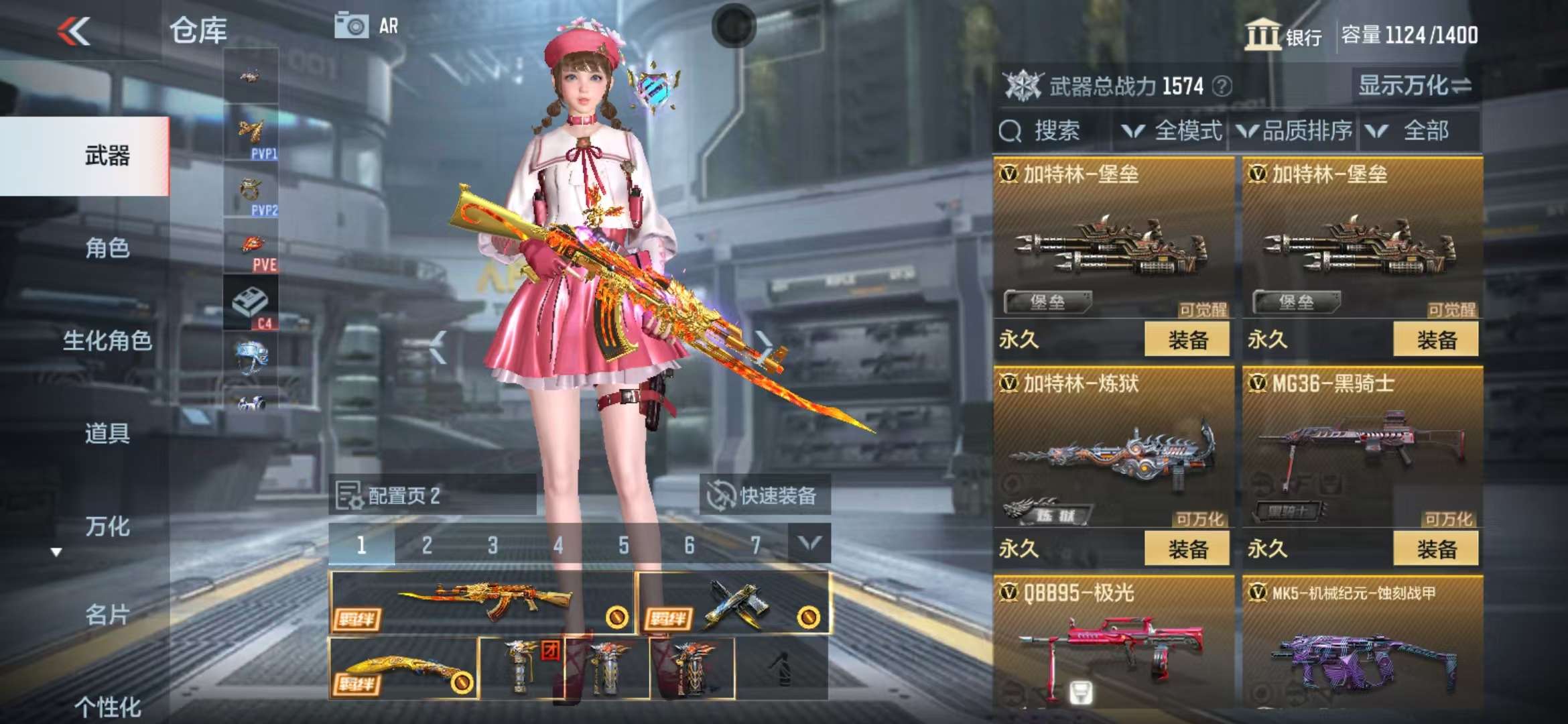Select the golden AK primary weapon slot
This screenshot has width=1568, height=724.
[x=481, y=602]
